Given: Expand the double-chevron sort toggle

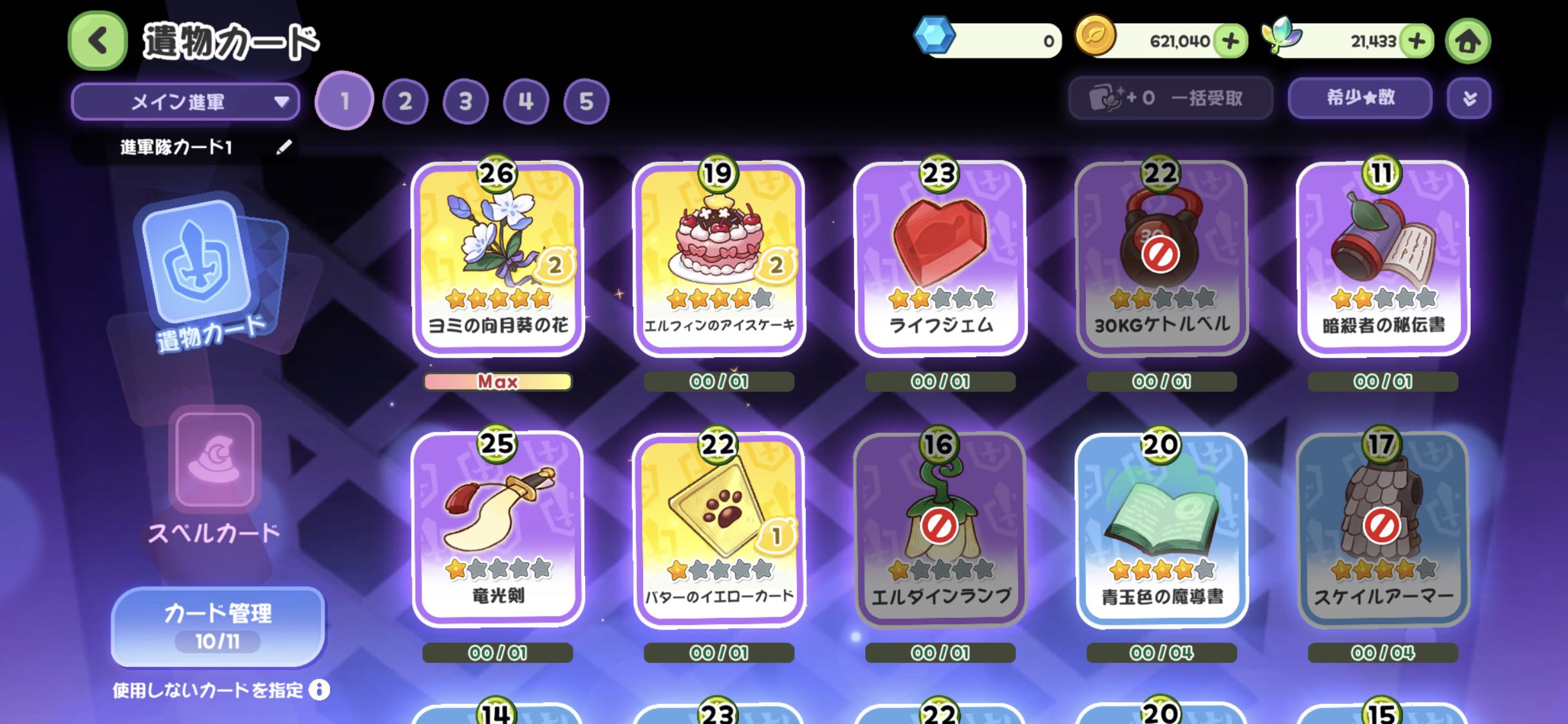Looking at the screenshot, I should pos(1469,98).
